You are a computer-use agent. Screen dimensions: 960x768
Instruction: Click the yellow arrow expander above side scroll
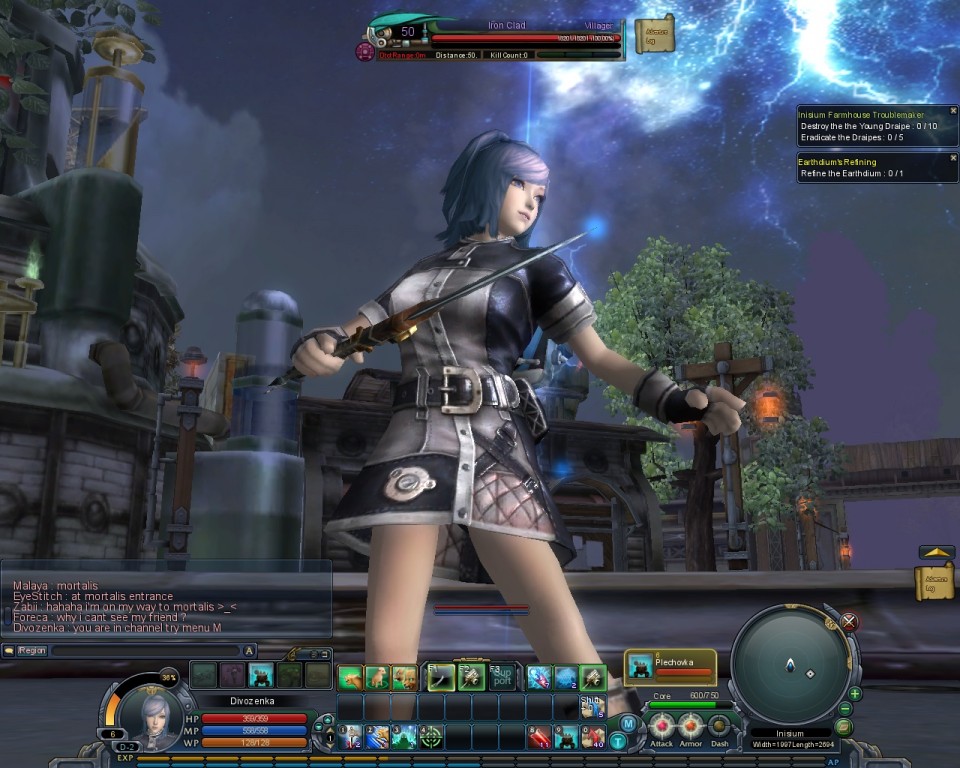[x=936, y=552]
